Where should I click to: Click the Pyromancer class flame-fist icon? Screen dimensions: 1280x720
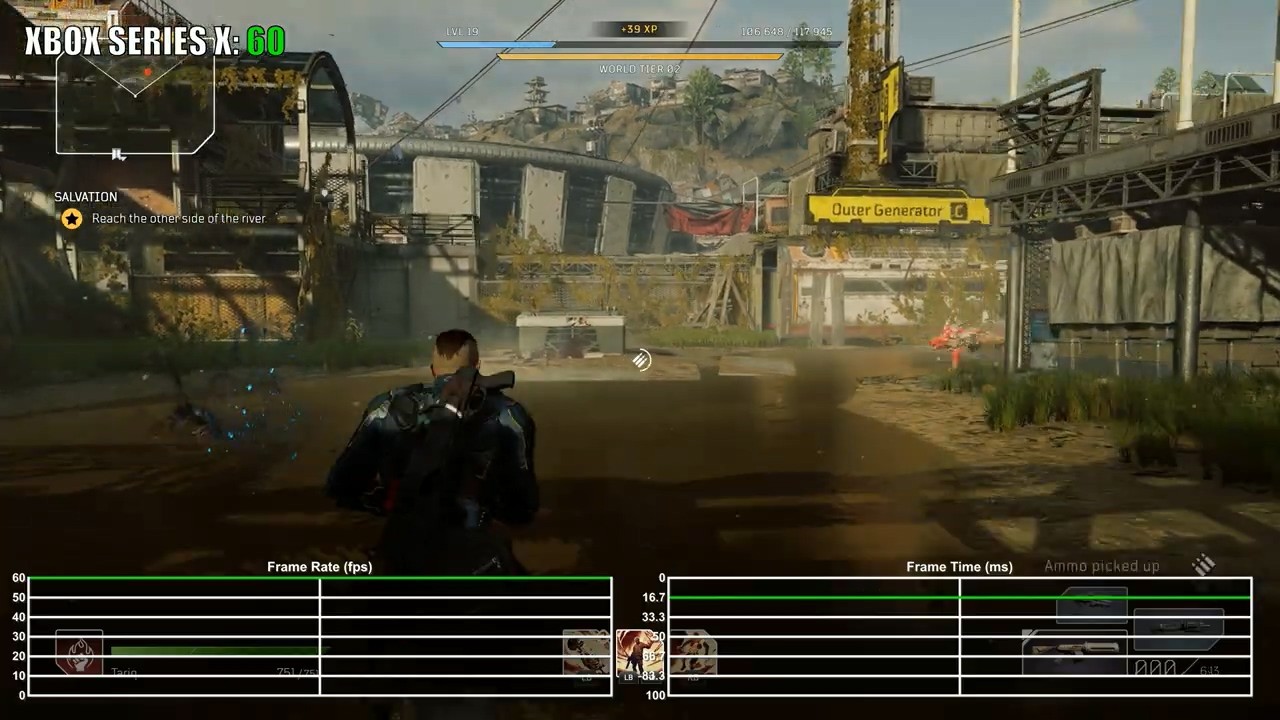[79, 652]
